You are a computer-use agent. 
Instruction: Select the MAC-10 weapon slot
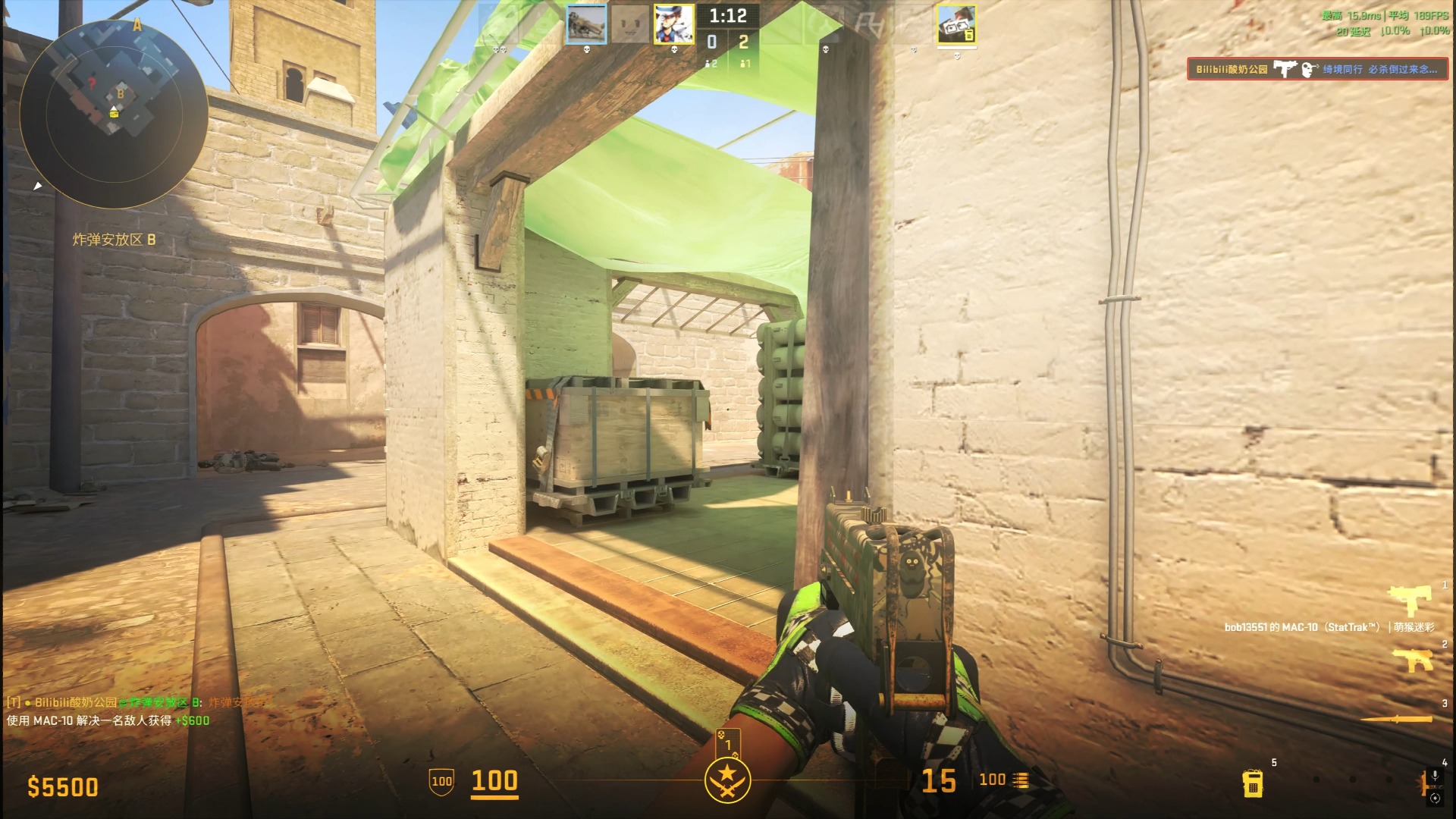pyautogui.click(x=1409, y=601)
